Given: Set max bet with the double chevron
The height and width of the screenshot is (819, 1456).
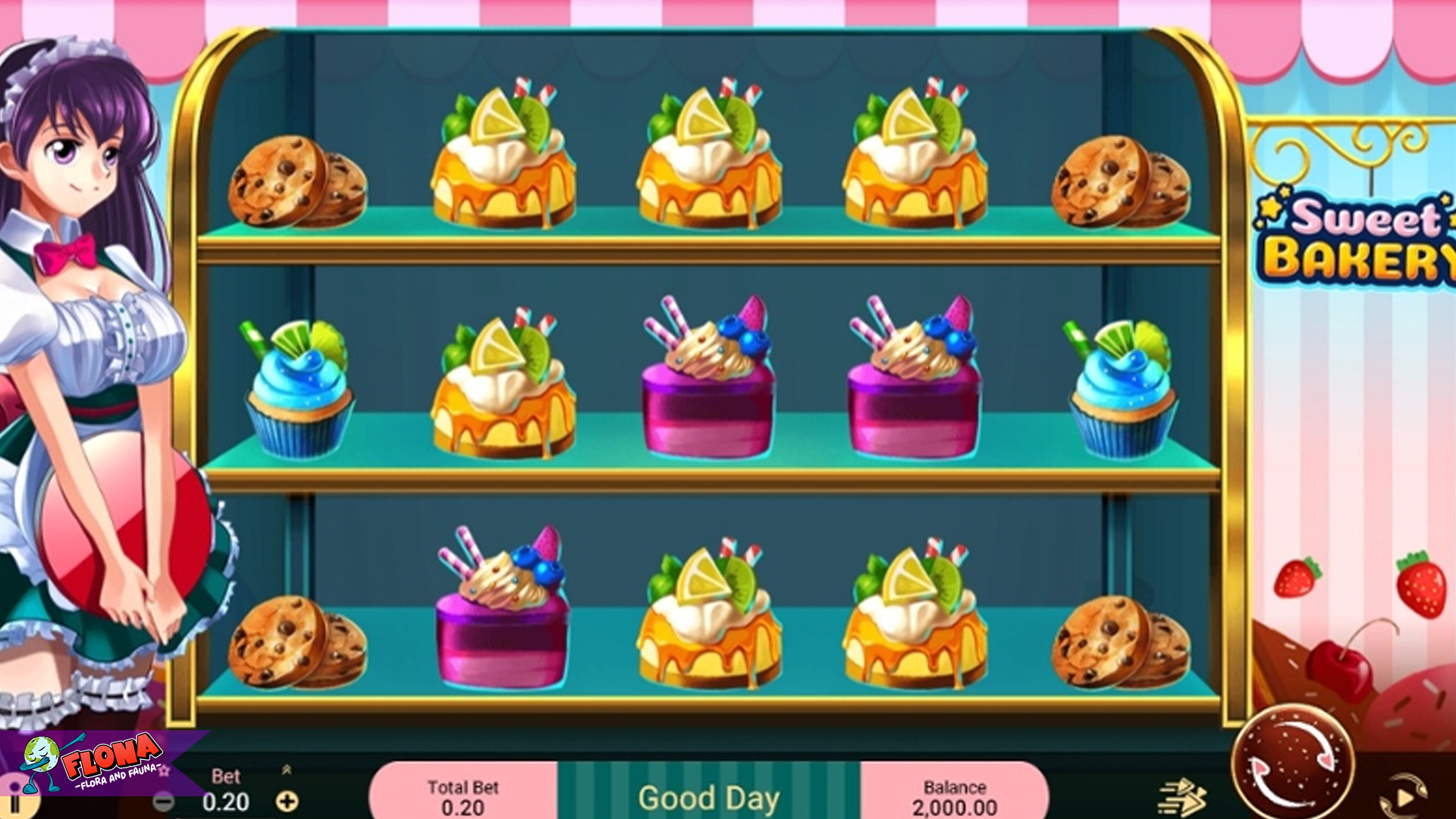Looking at the screenshot, I should click(287, 770).
